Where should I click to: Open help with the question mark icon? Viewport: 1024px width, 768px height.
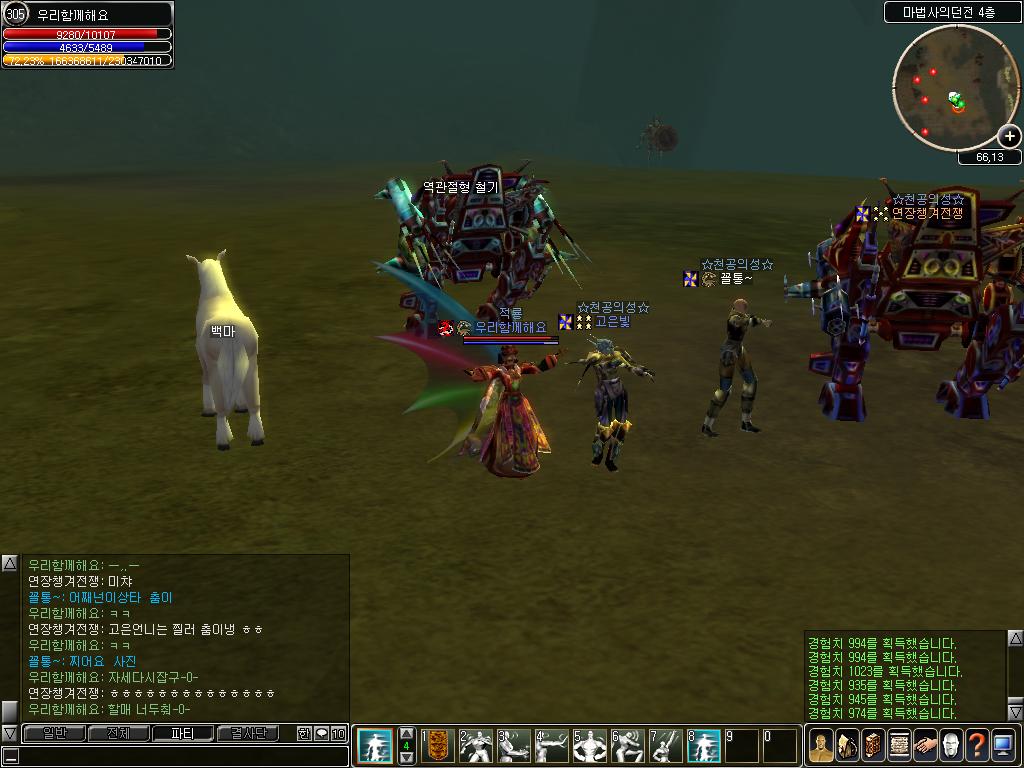(978, 745)
